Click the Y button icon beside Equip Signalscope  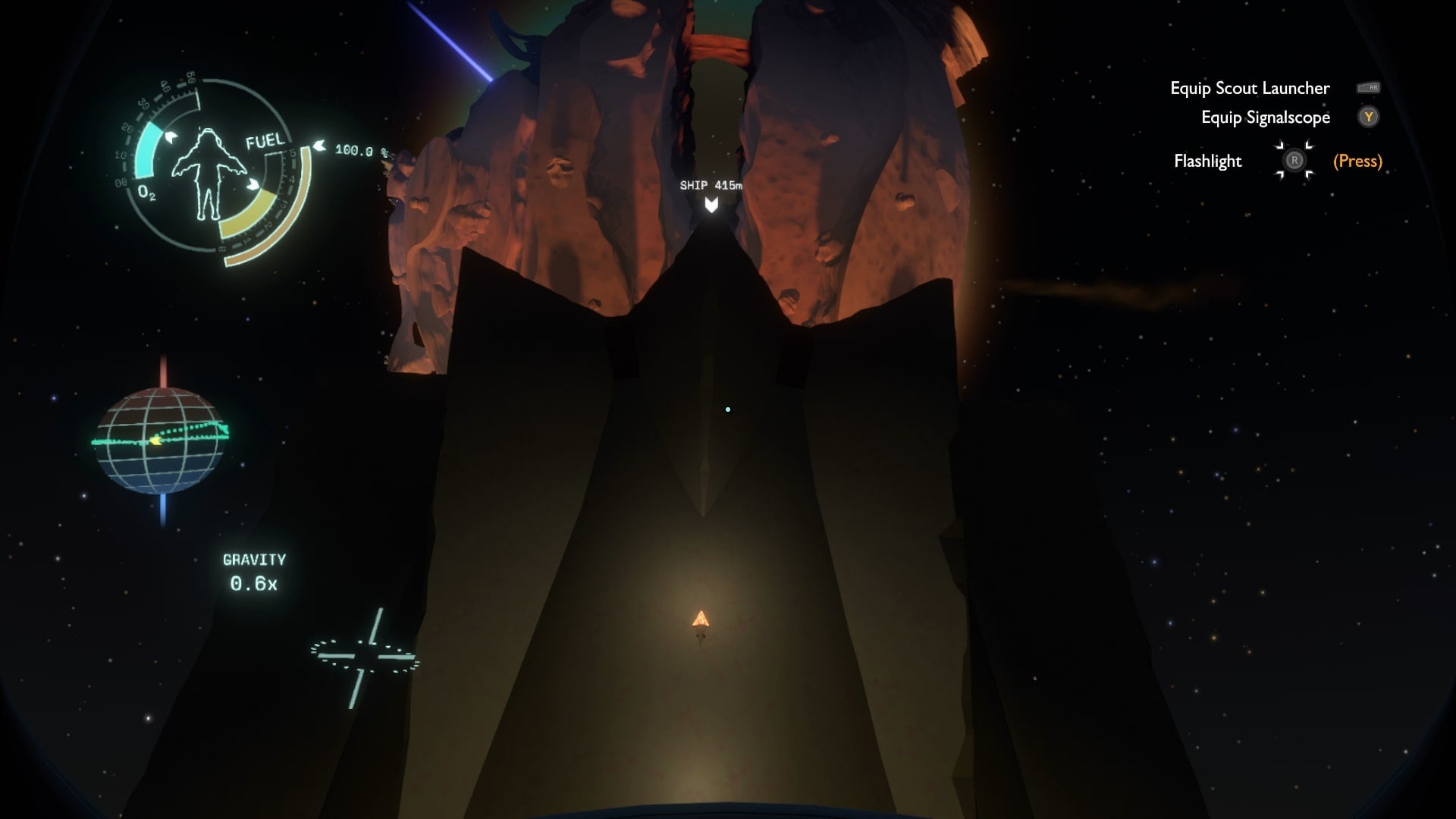pyautogui.click(x=1369, y=118)
